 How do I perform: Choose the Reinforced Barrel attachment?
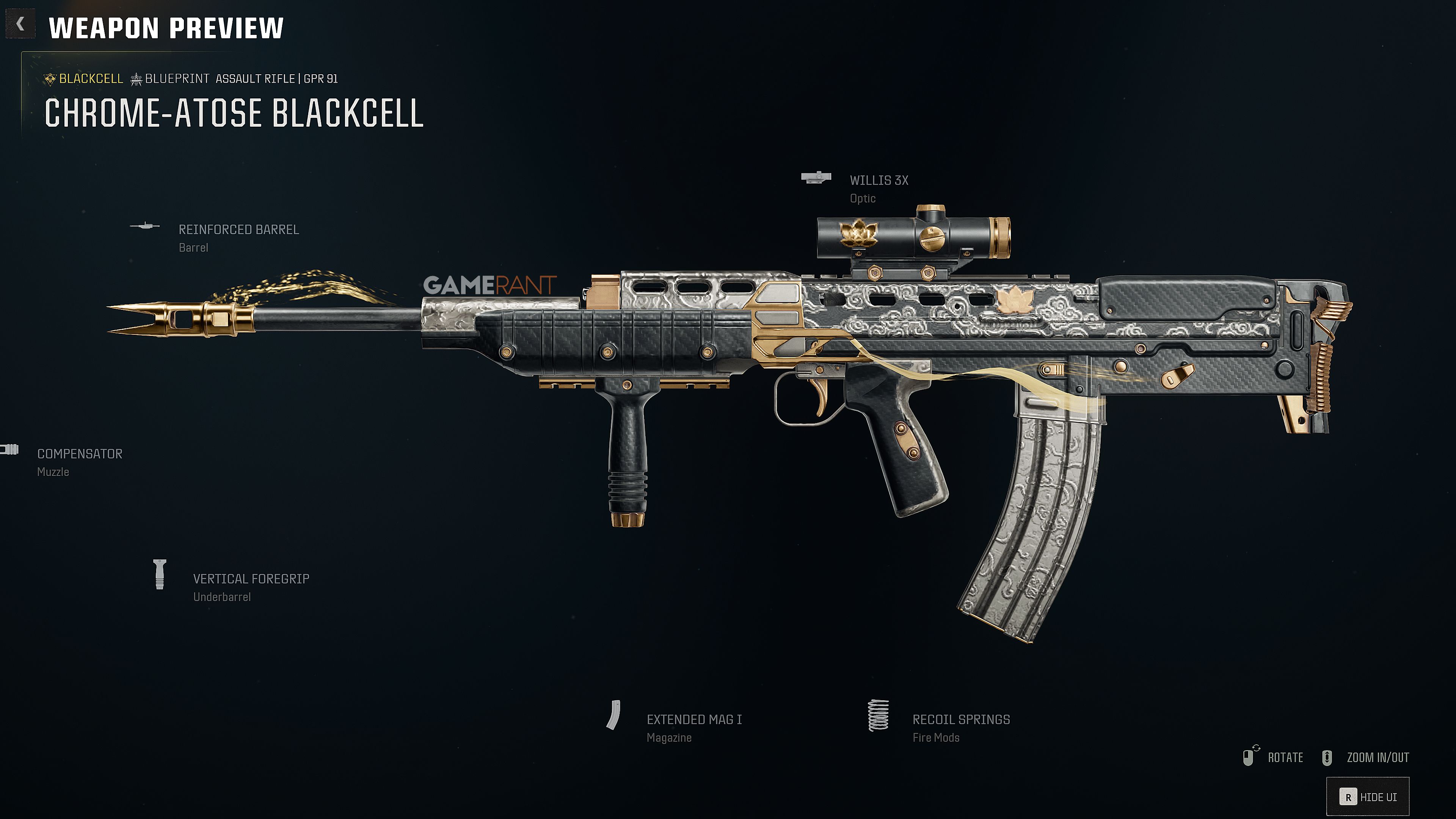click(238, 230)
